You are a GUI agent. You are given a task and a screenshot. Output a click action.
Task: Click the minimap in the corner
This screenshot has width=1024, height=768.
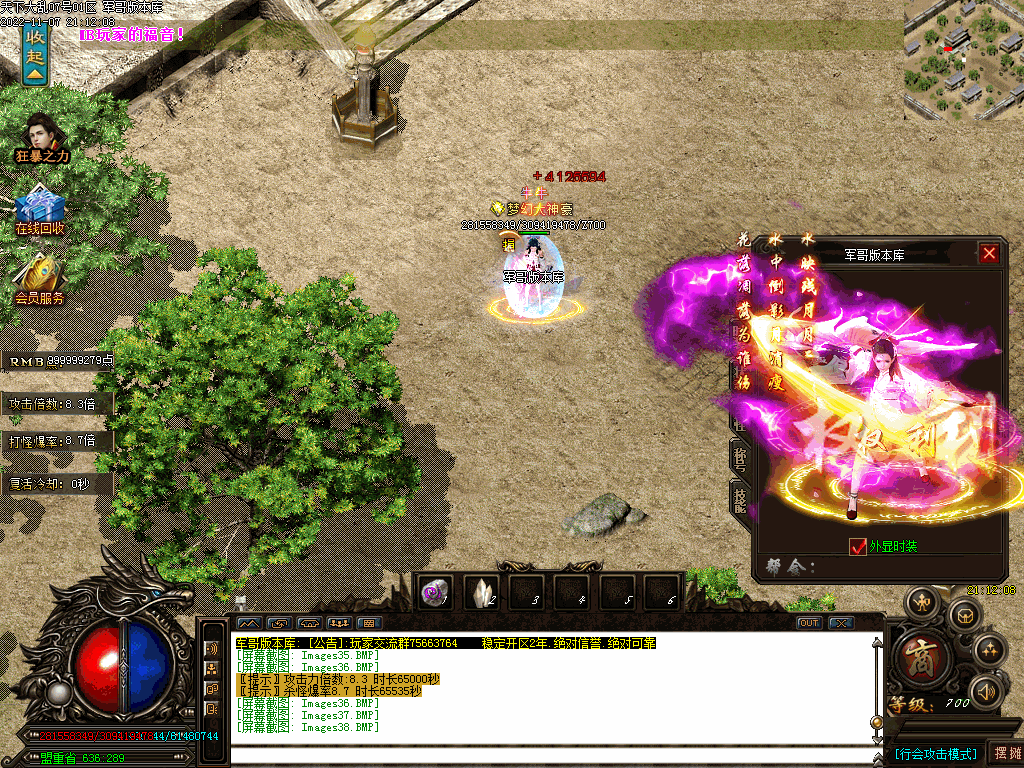962,58
